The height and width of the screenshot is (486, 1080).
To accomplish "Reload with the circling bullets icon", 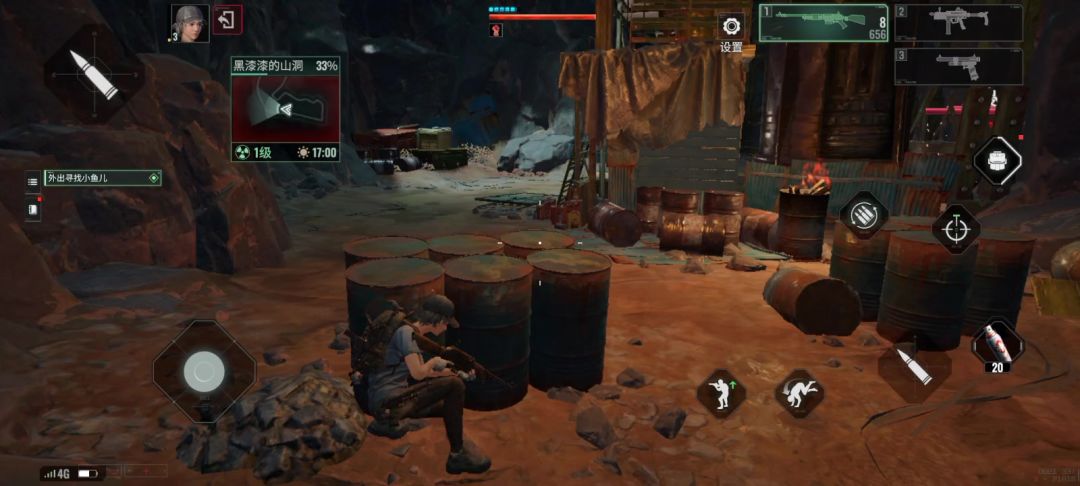I will point(863,213).
